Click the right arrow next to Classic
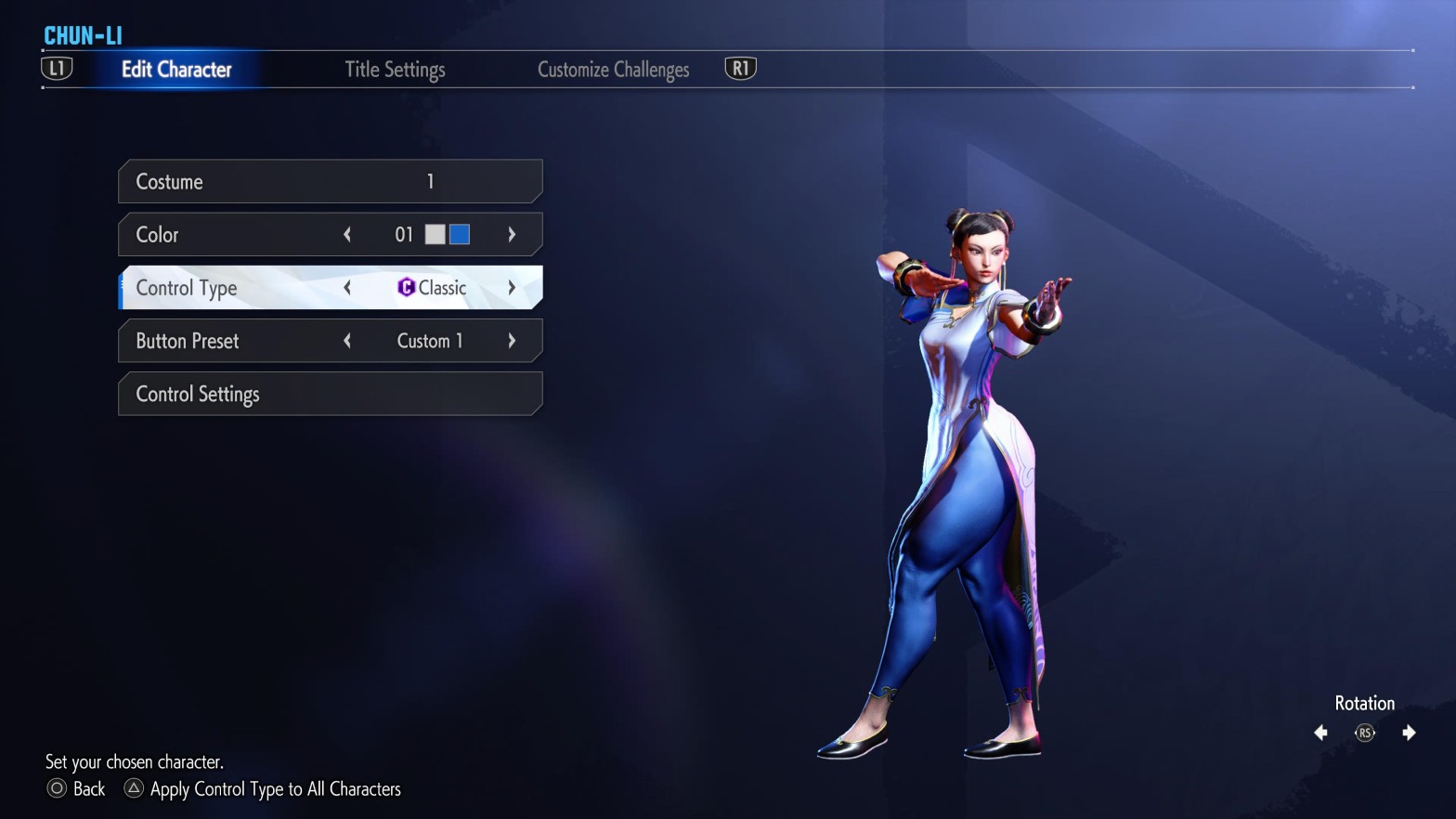Image resolution: width=1456 pixels, height=819 pixels. [x=512, y=288]
